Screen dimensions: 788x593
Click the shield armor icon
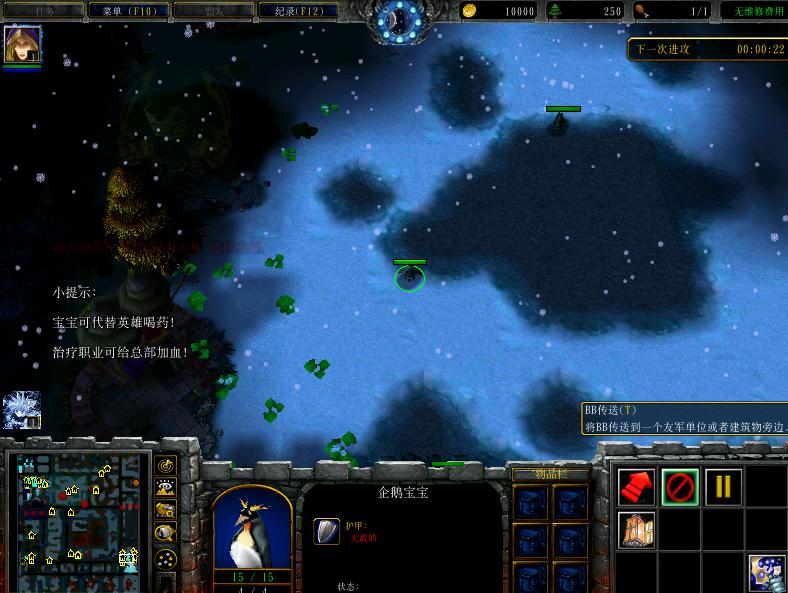click(x=326, y=531)
